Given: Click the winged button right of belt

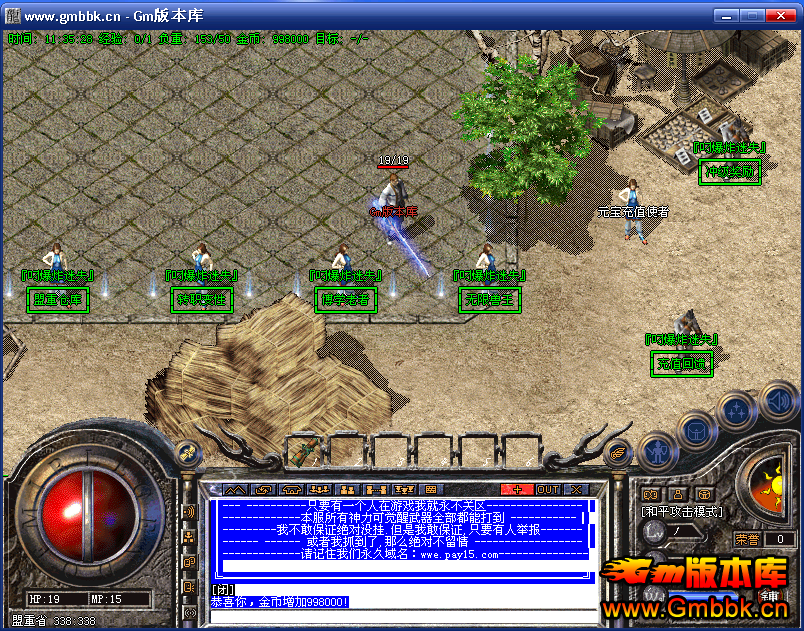Looking at the screenshot, I should coord(619,451).
